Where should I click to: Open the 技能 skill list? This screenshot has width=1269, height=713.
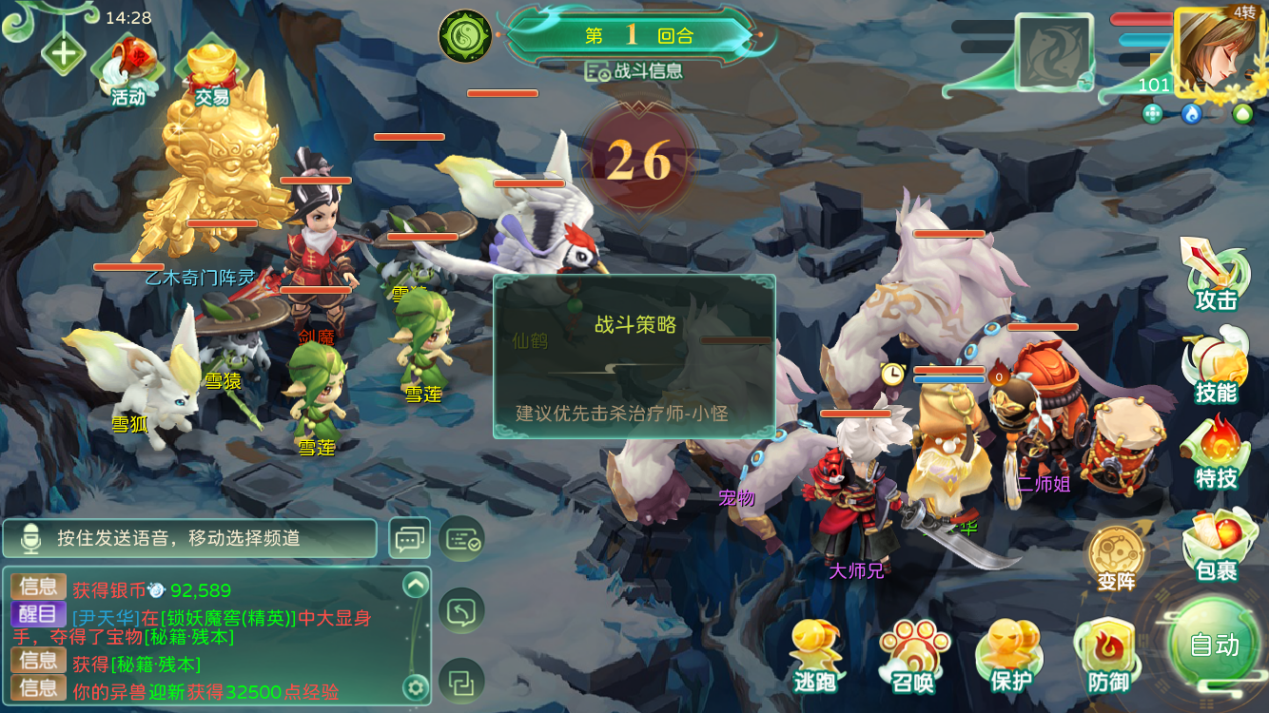point(1215,366)
